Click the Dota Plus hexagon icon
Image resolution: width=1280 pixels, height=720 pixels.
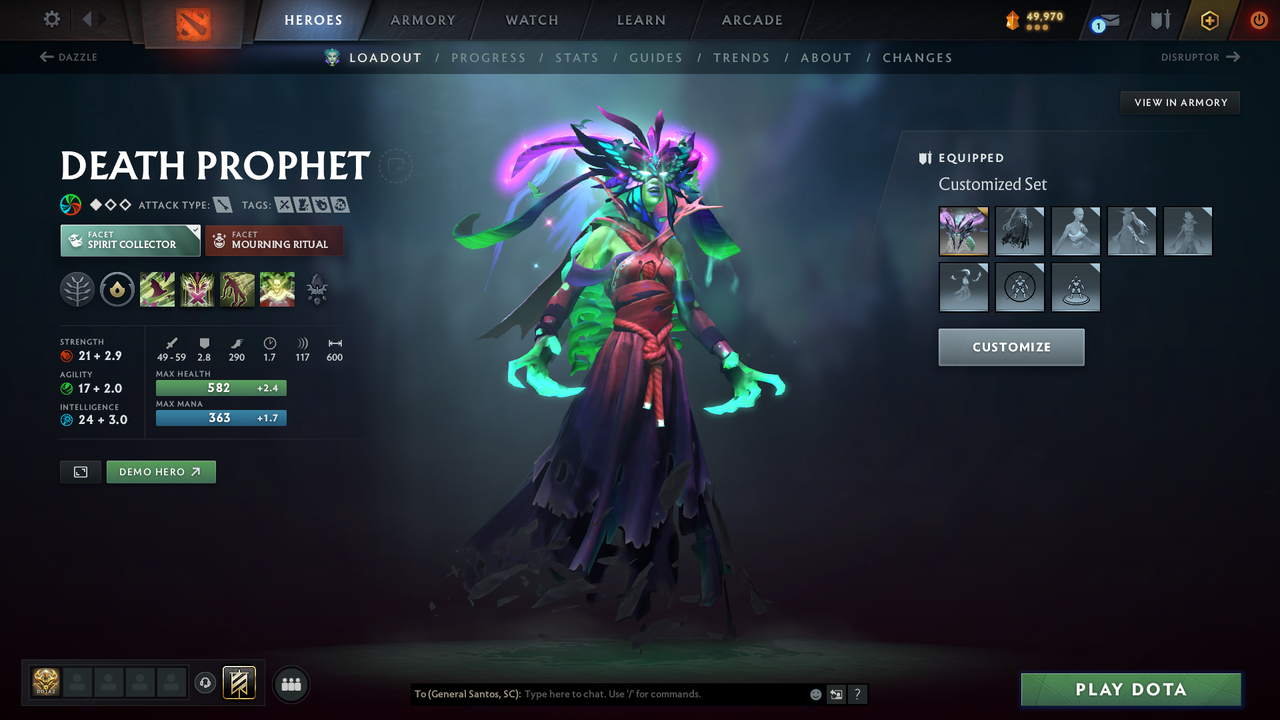[1209, 19]
